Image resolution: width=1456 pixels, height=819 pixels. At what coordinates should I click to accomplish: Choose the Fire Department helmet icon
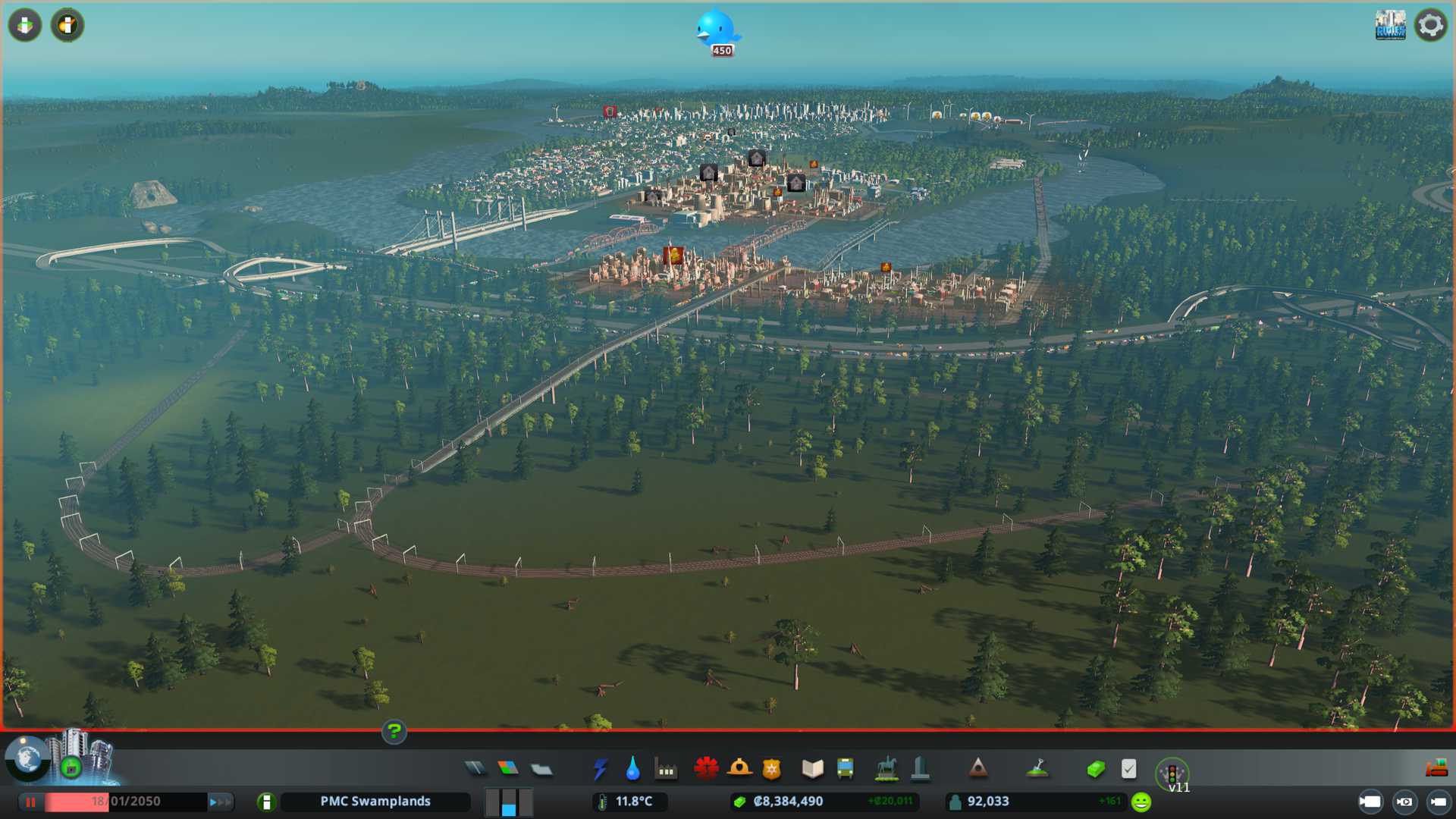pyautogui.click(x=739, y=769)
